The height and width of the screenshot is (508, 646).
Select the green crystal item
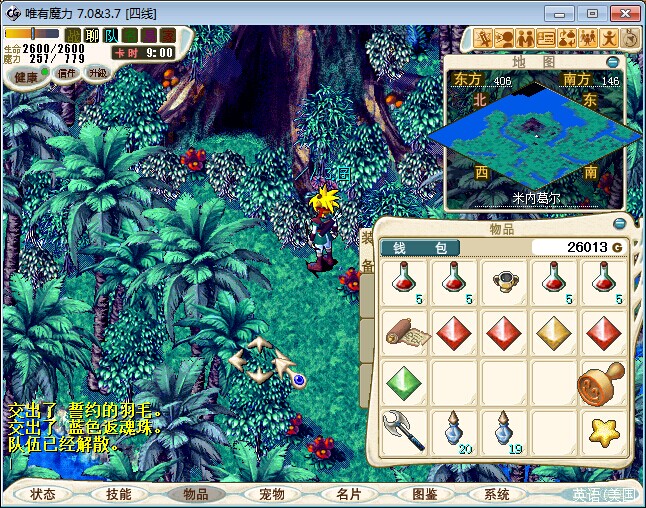point(404,381)
